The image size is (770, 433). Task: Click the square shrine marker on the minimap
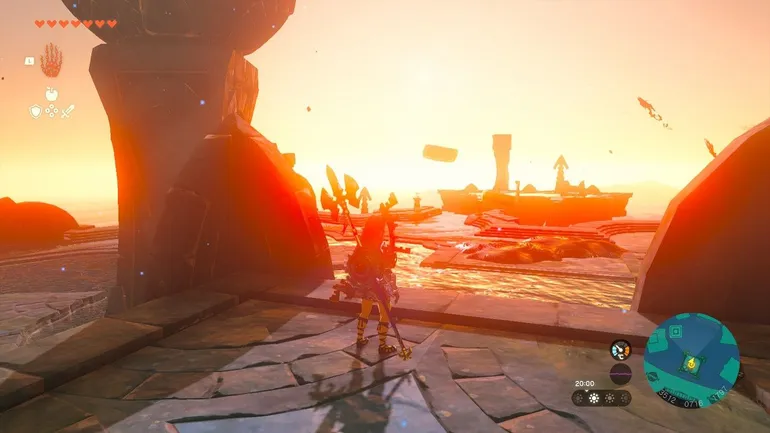pos(676,331)
